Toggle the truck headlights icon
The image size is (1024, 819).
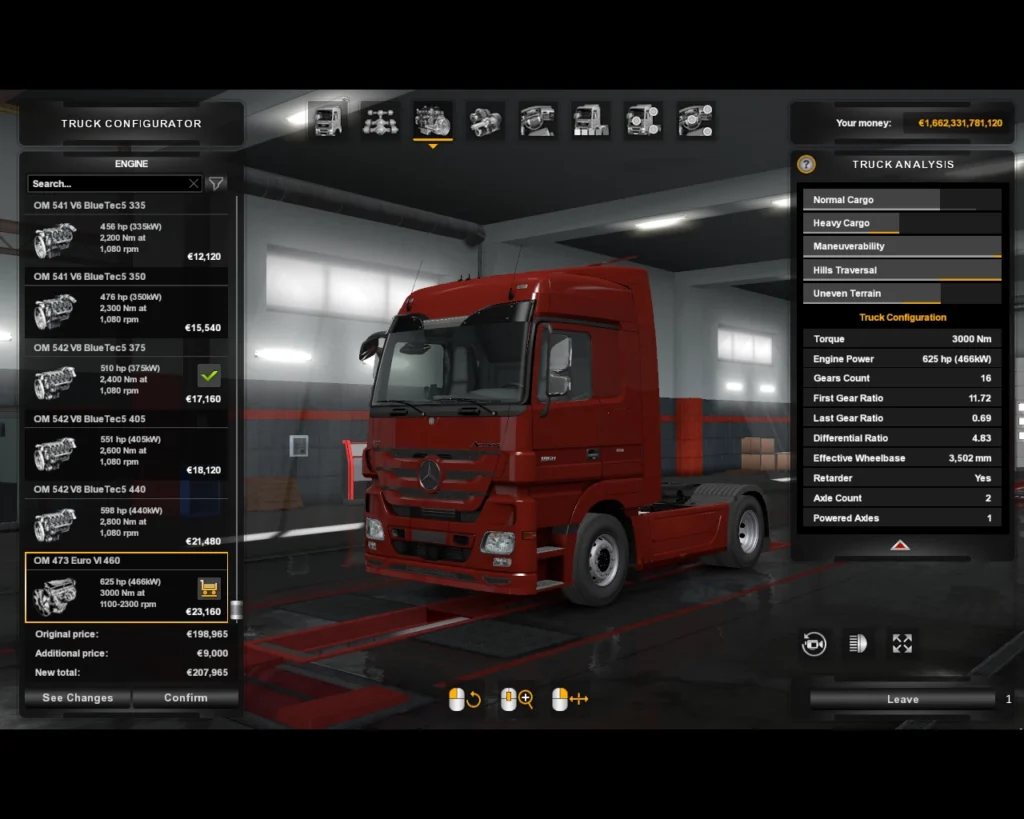click(858, 644)
